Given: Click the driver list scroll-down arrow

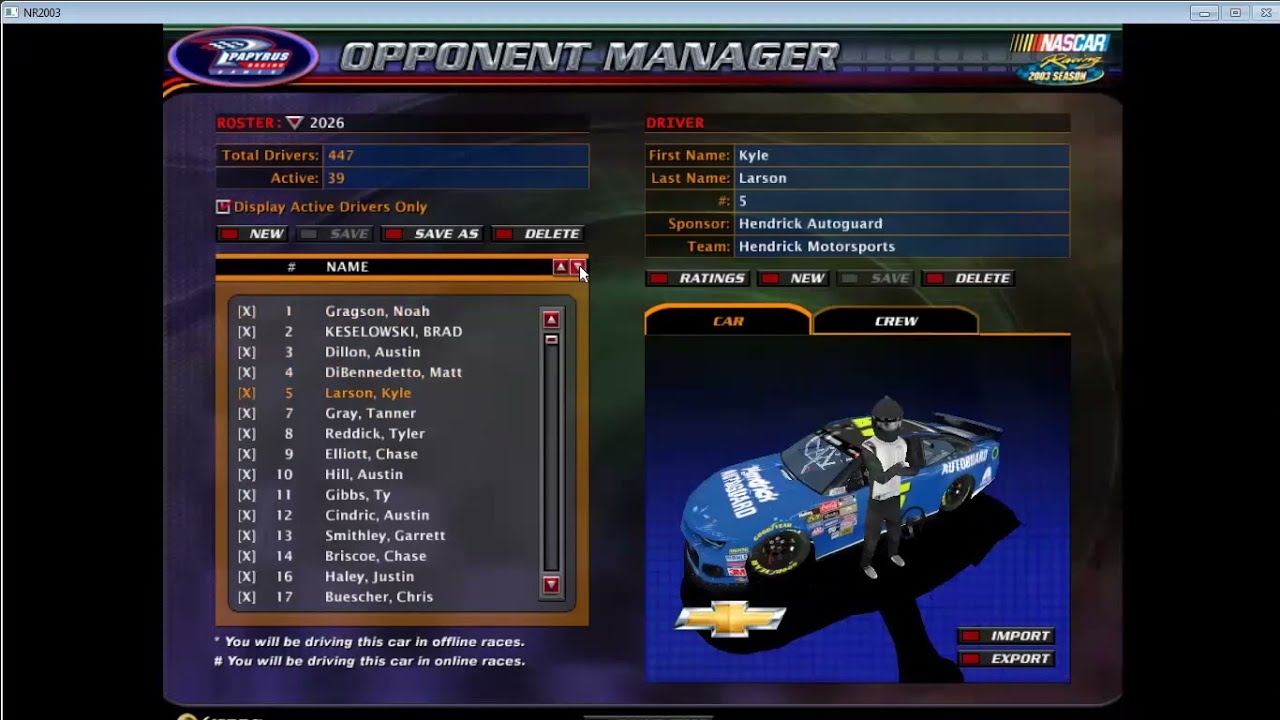Looking at the screenshot, I should coord(551,585).
